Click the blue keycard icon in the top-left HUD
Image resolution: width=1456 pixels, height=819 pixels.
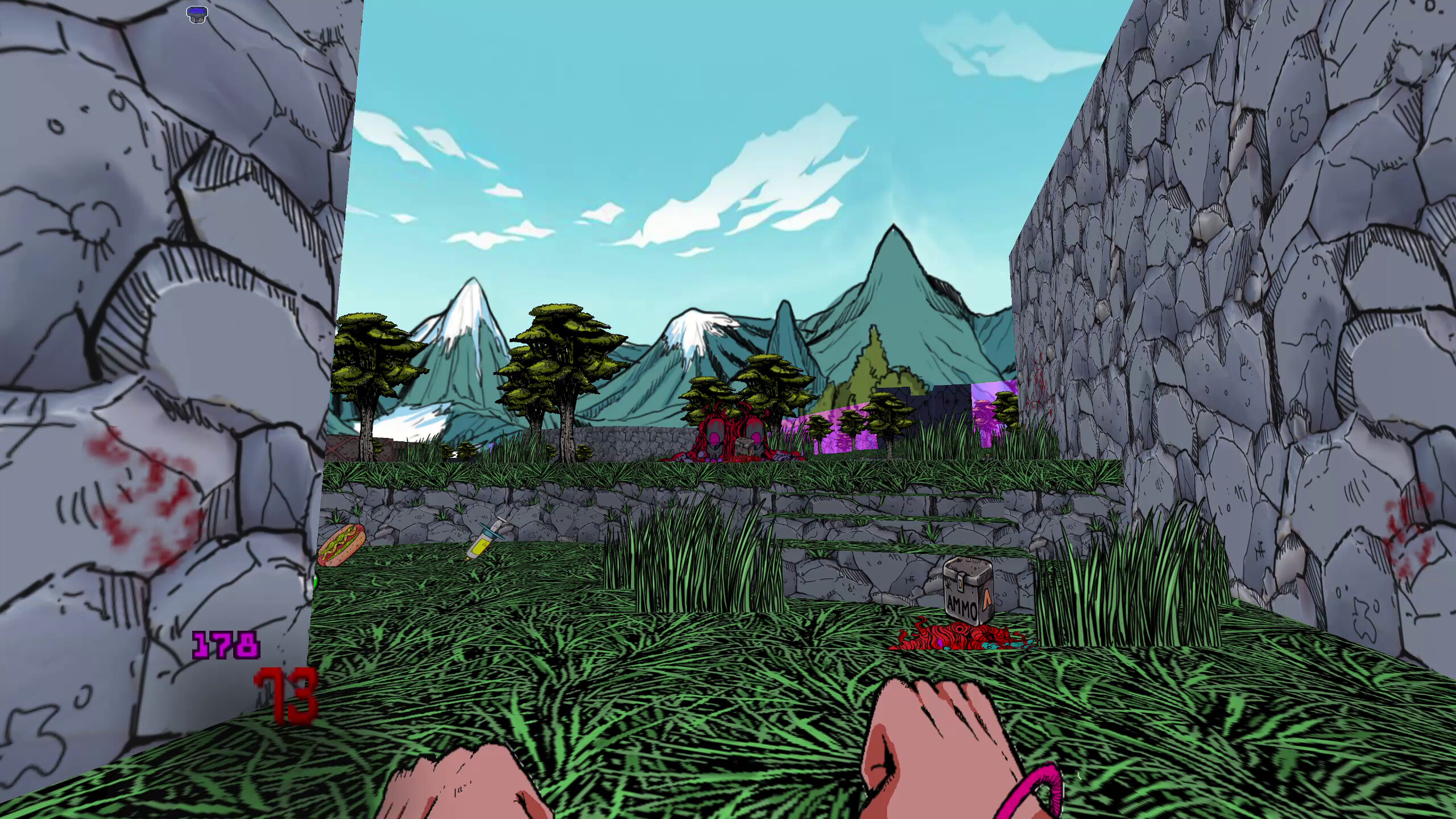(x=197, y=14)
